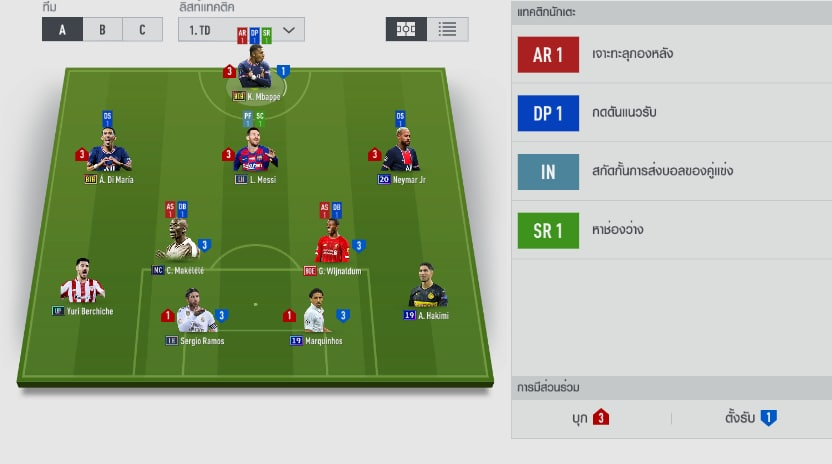Select L. Messi's player card
832x464 pixels.
click(256, 154)
